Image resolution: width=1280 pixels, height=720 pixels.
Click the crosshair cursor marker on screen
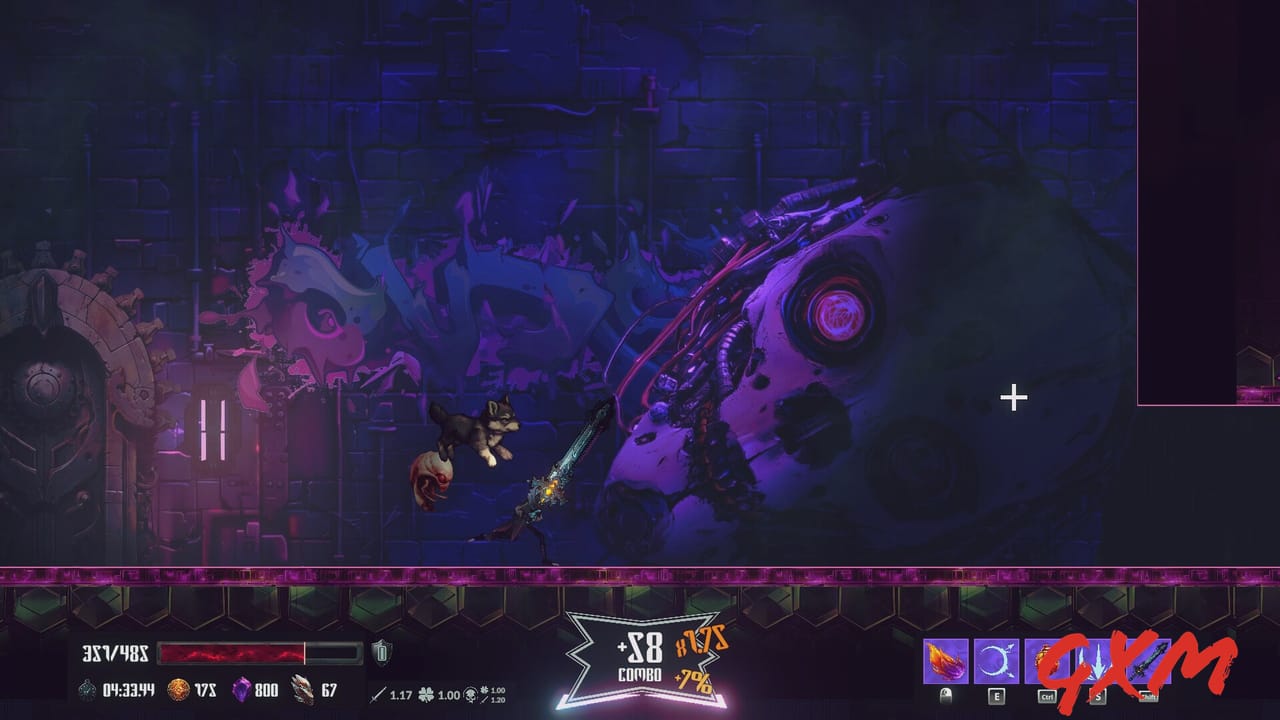tap(1013, 398)
